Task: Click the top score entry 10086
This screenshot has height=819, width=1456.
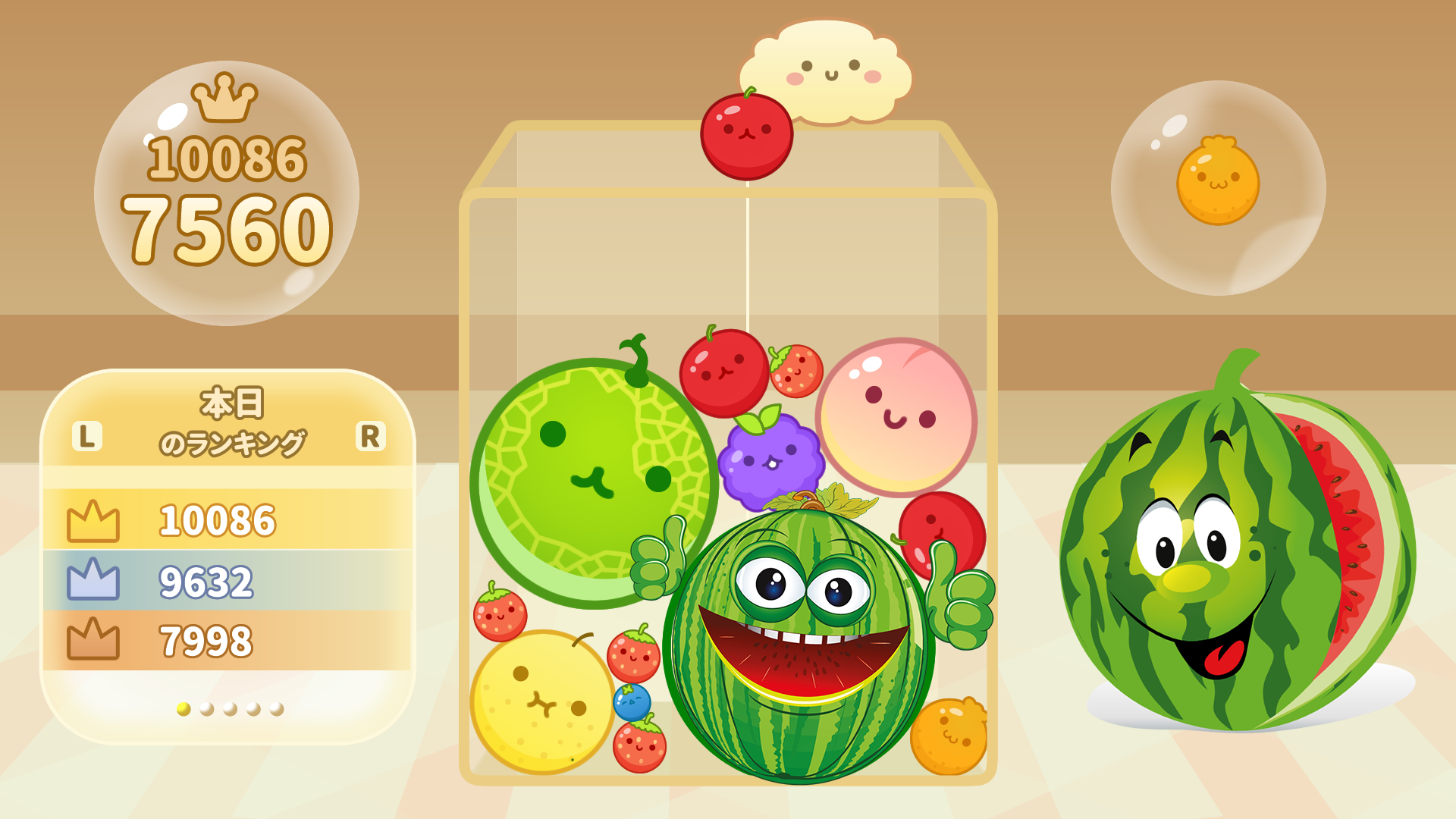Action: (216, 520)
